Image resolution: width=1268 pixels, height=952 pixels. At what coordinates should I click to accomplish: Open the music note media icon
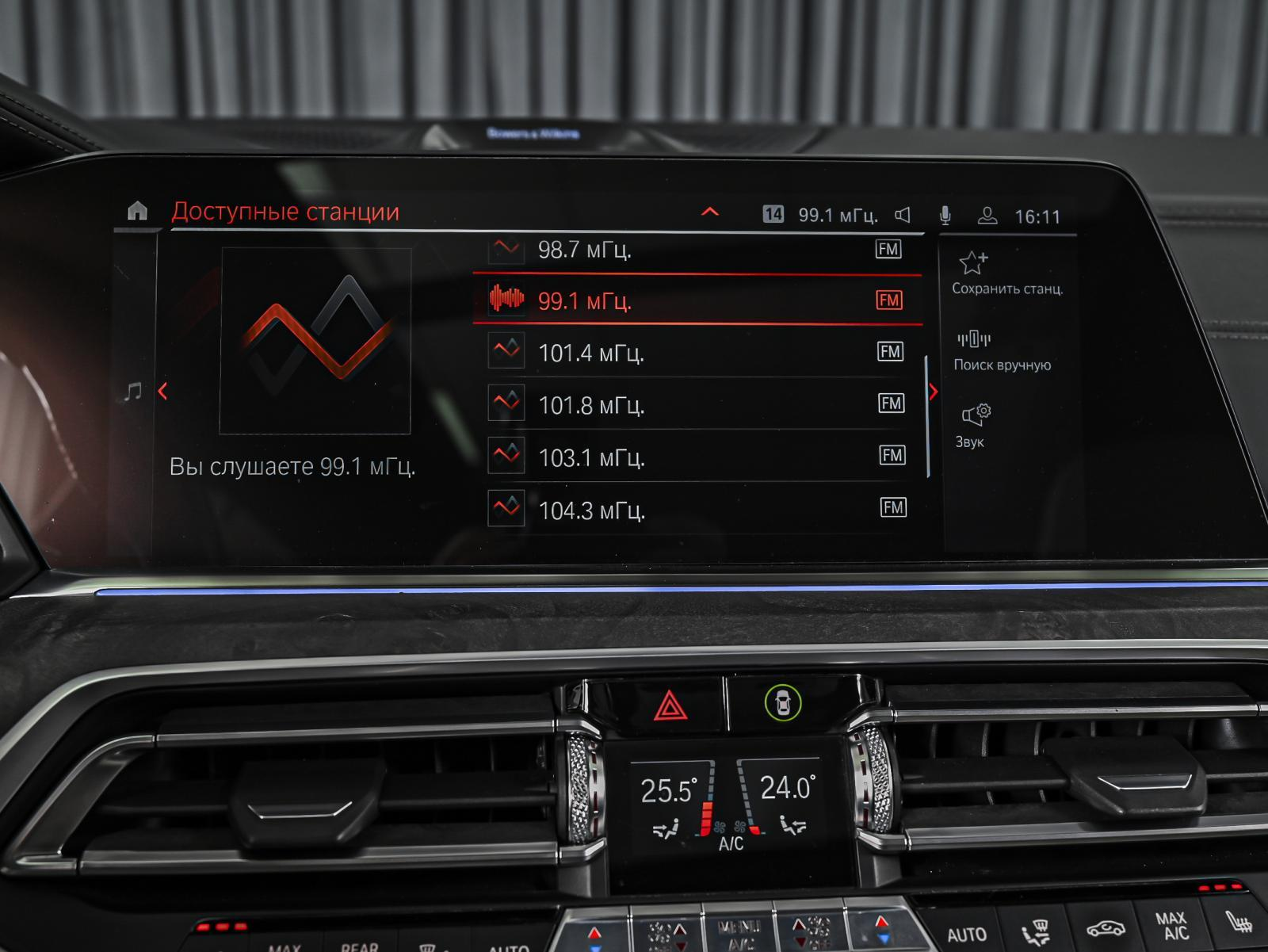pos(133,391)
